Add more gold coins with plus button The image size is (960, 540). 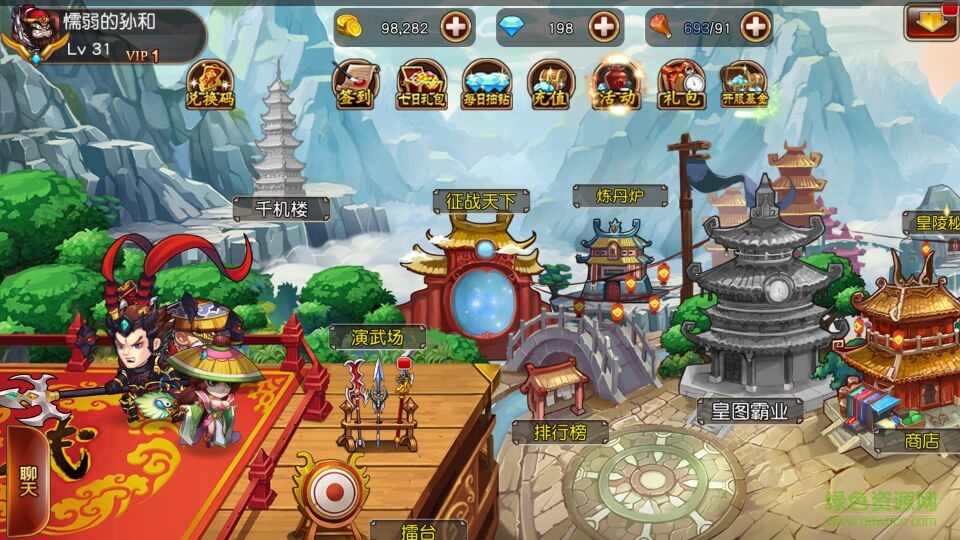456,27
